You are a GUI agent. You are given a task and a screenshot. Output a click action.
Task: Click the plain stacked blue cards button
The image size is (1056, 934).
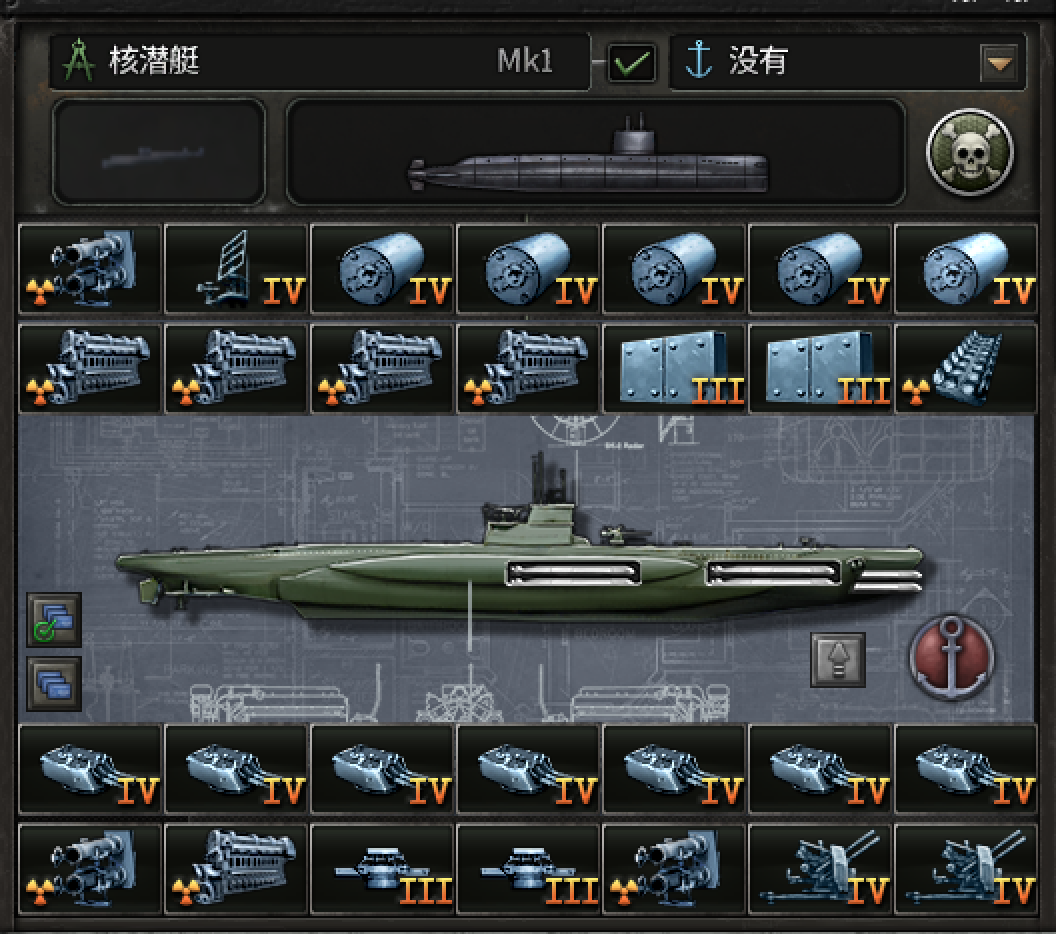tap(55, 683)
